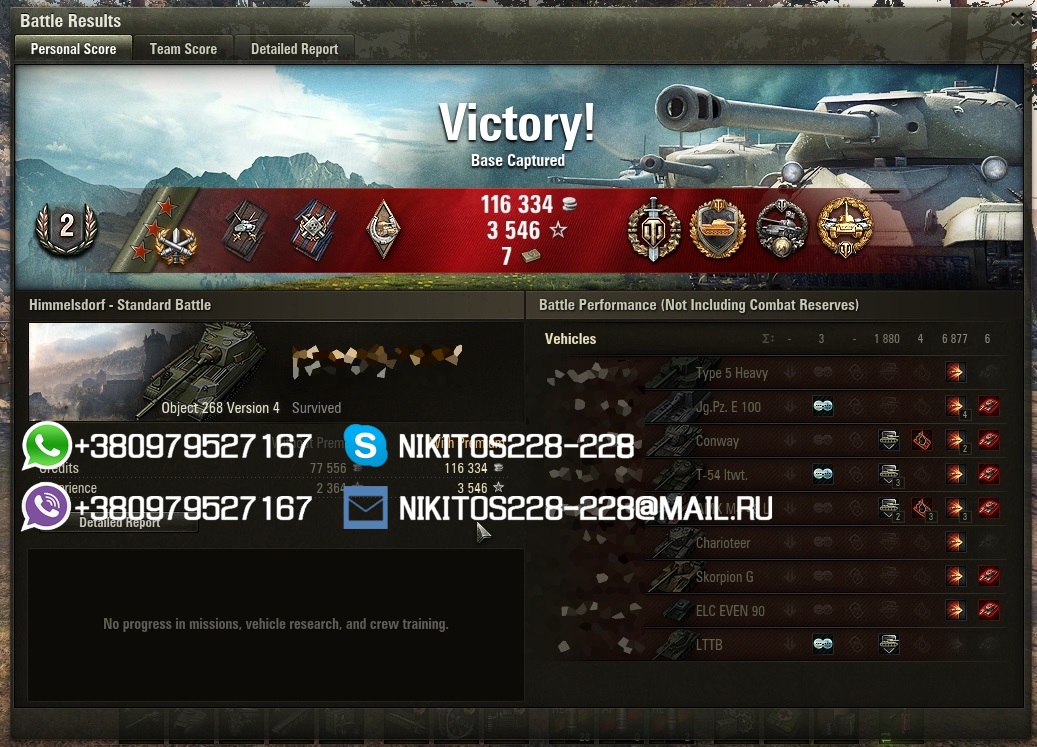The image size is (1037, 747).
Task: Select the LTTB vehicle row
Action: click(x=708, y=645)
